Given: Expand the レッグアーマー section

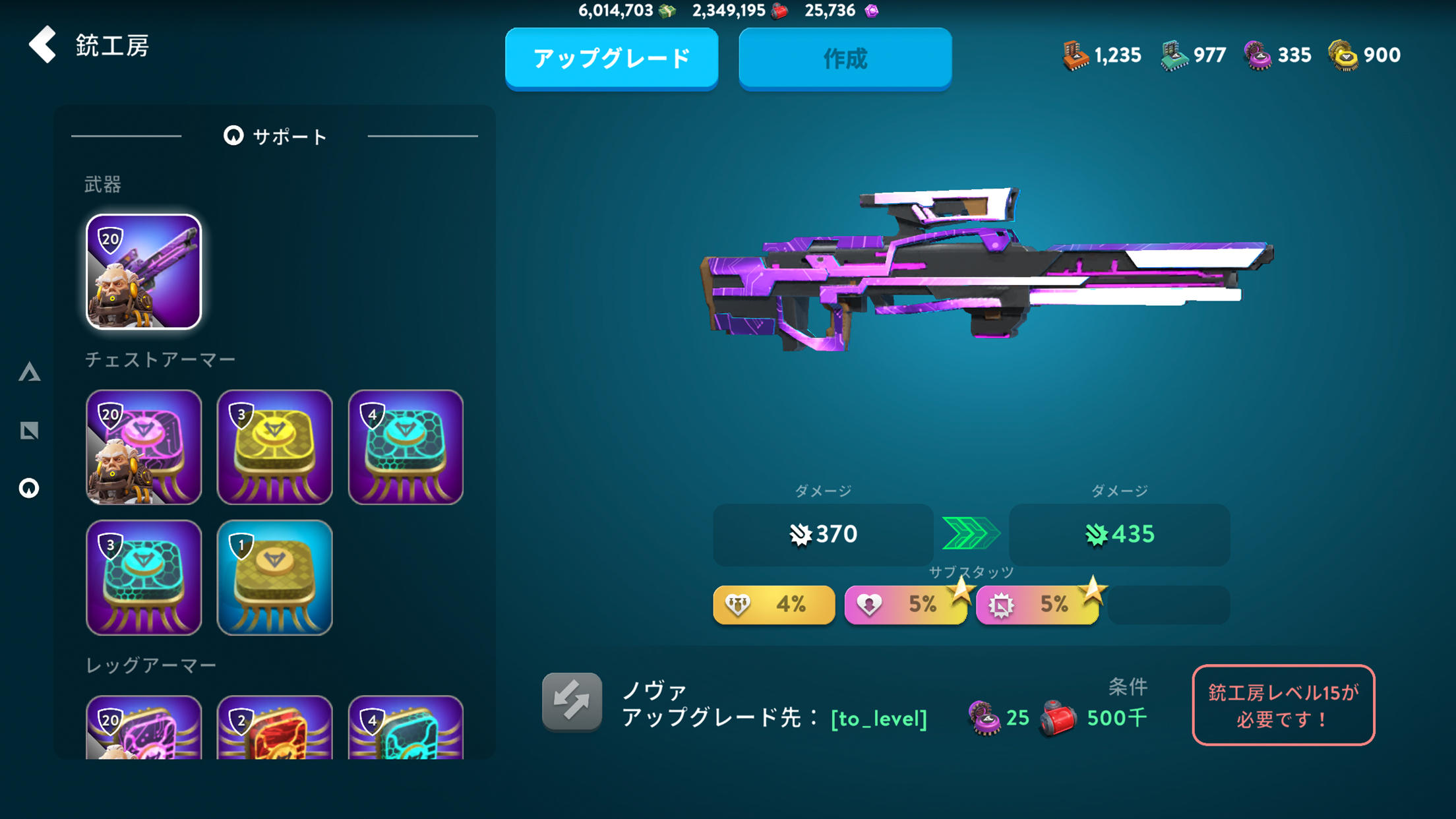Looking at the screenshot, I should click(150, 665).
